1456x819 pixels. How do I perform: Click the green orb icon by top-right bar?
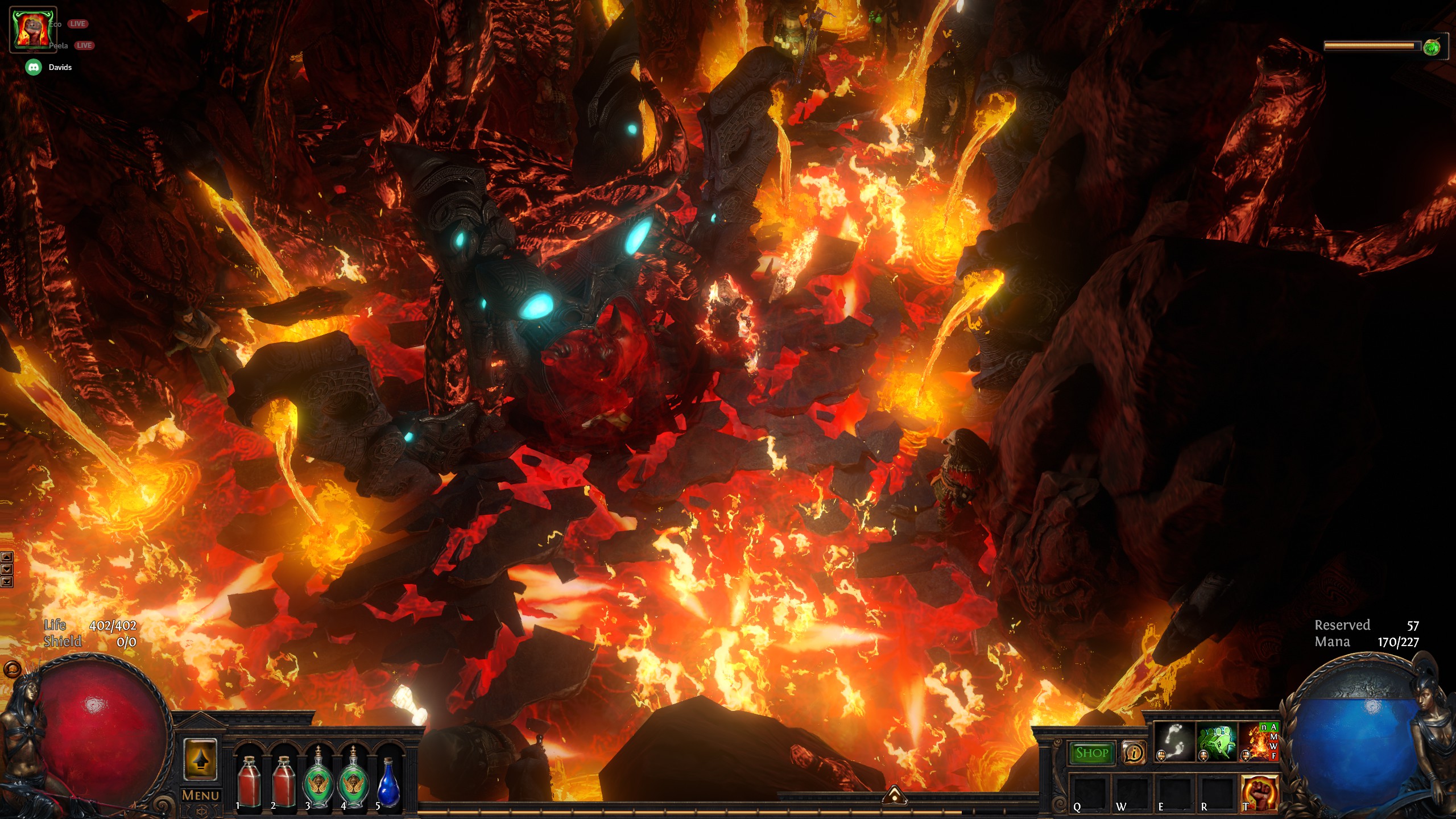point(1432,47)
